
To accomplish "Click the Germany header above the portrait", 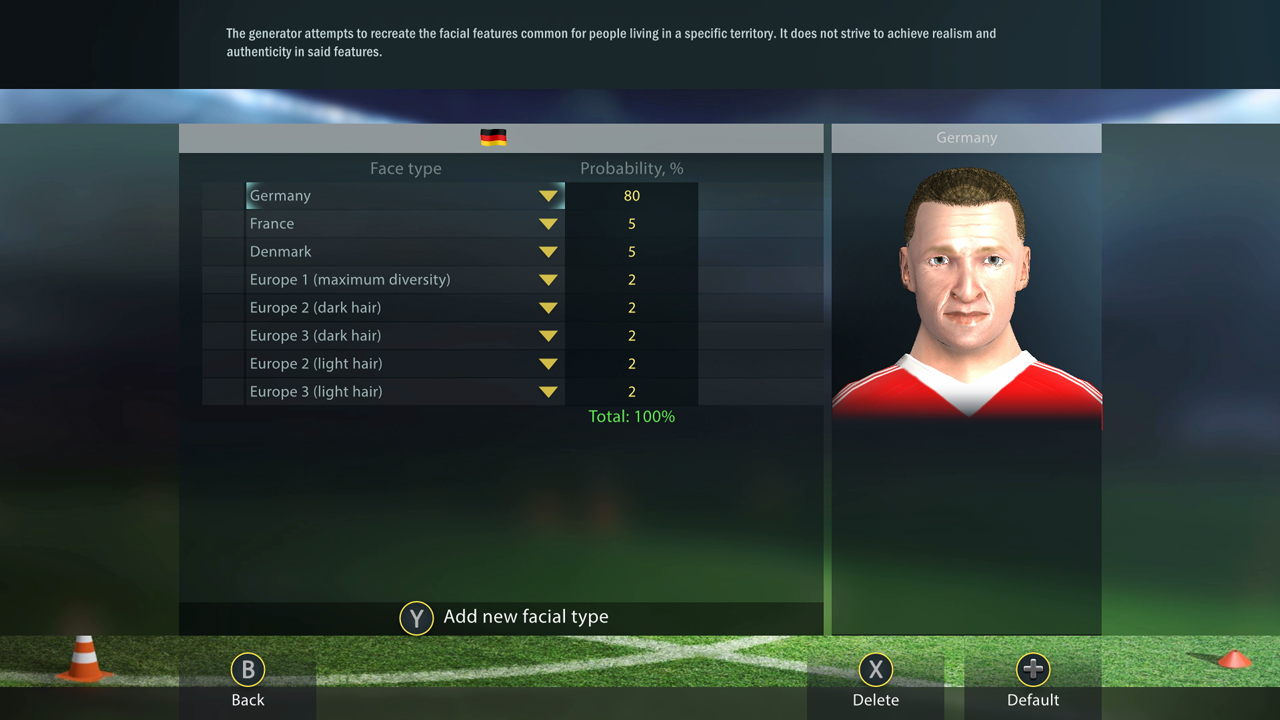I will pos(966,137).
